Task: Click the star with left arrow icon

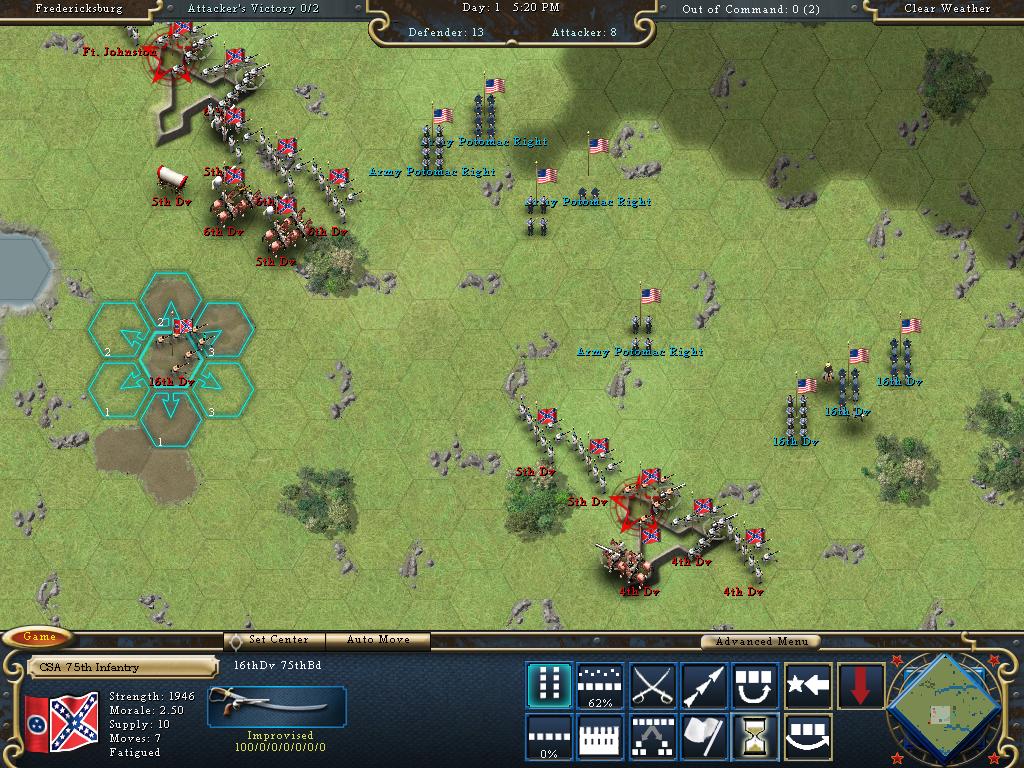Action: click(808, 686)
